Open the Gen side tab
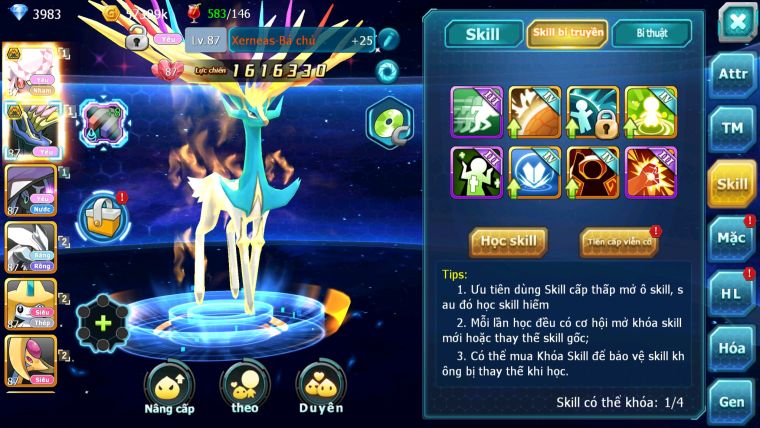The image size is (760, 428). (732, 400)
